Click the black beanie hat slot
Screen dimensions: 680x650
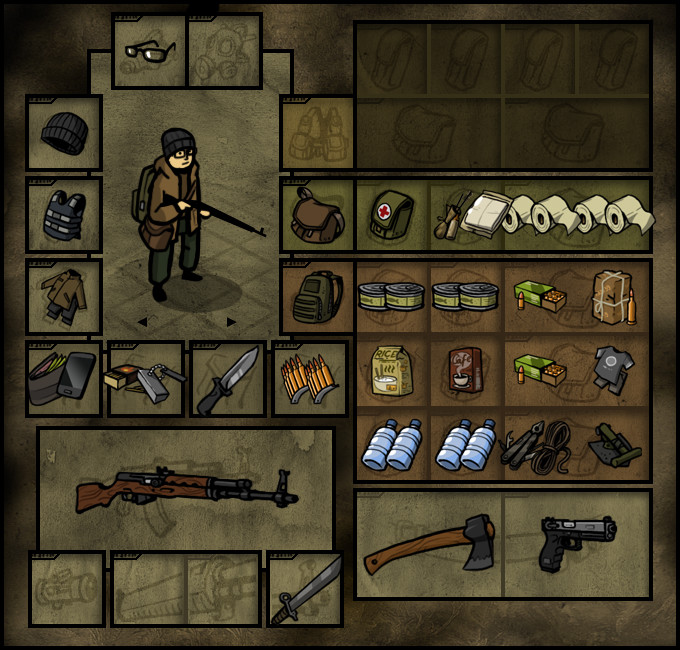(65, 132)
